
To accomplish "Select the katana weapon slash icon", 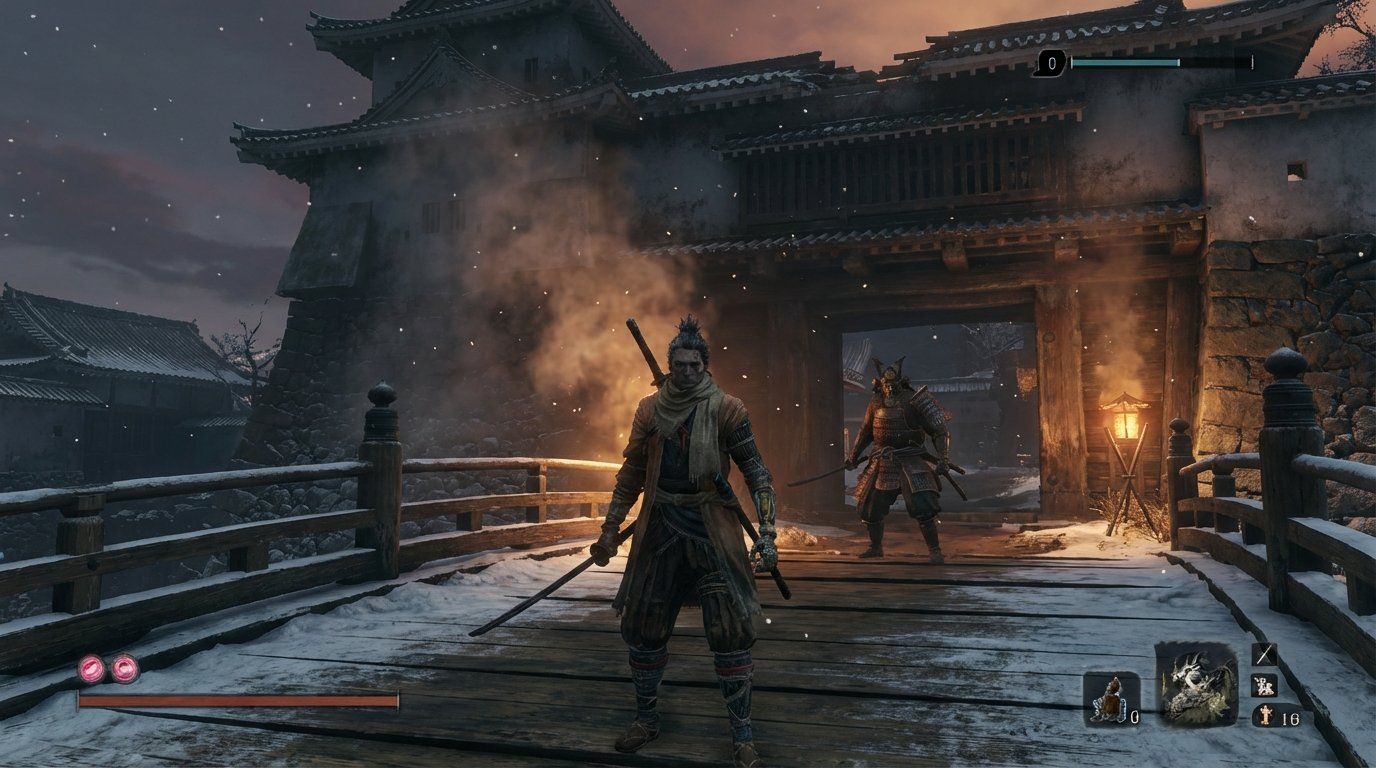I will pos(1265,654).
